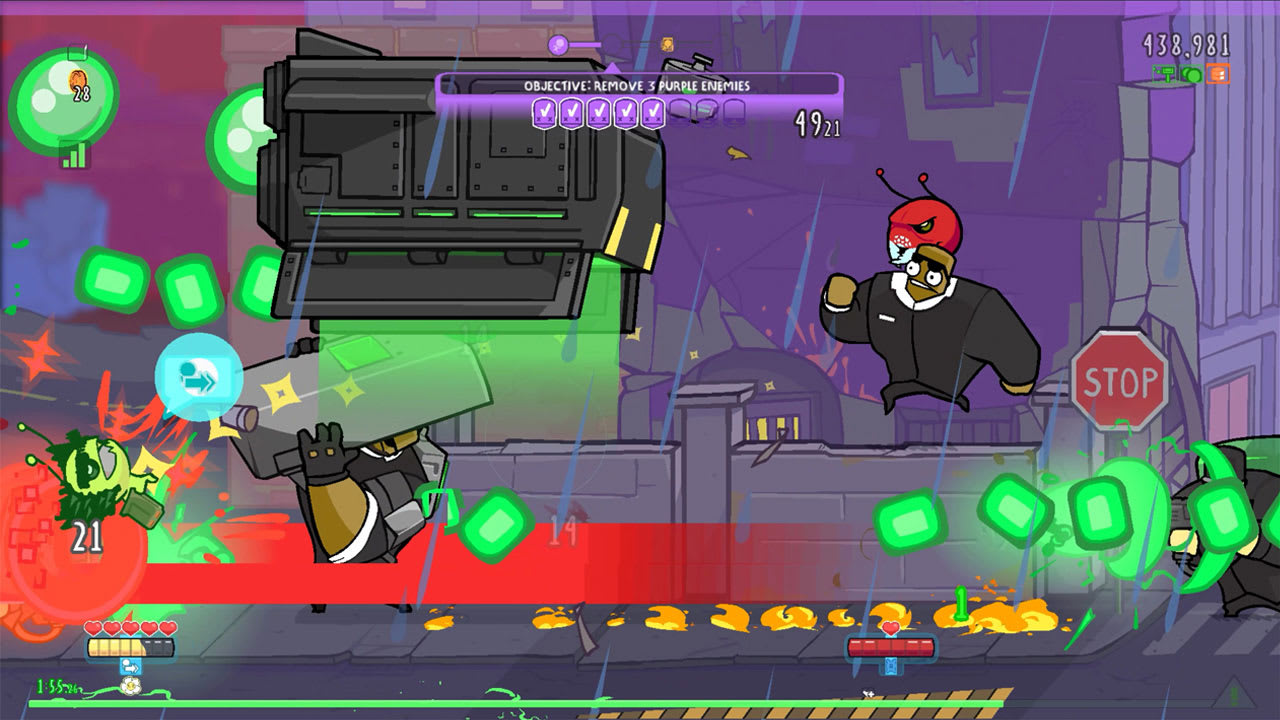Screen dimensions: 1280x720
Task: Click the dash arrow icon above the timer
Action: [131, 667]
